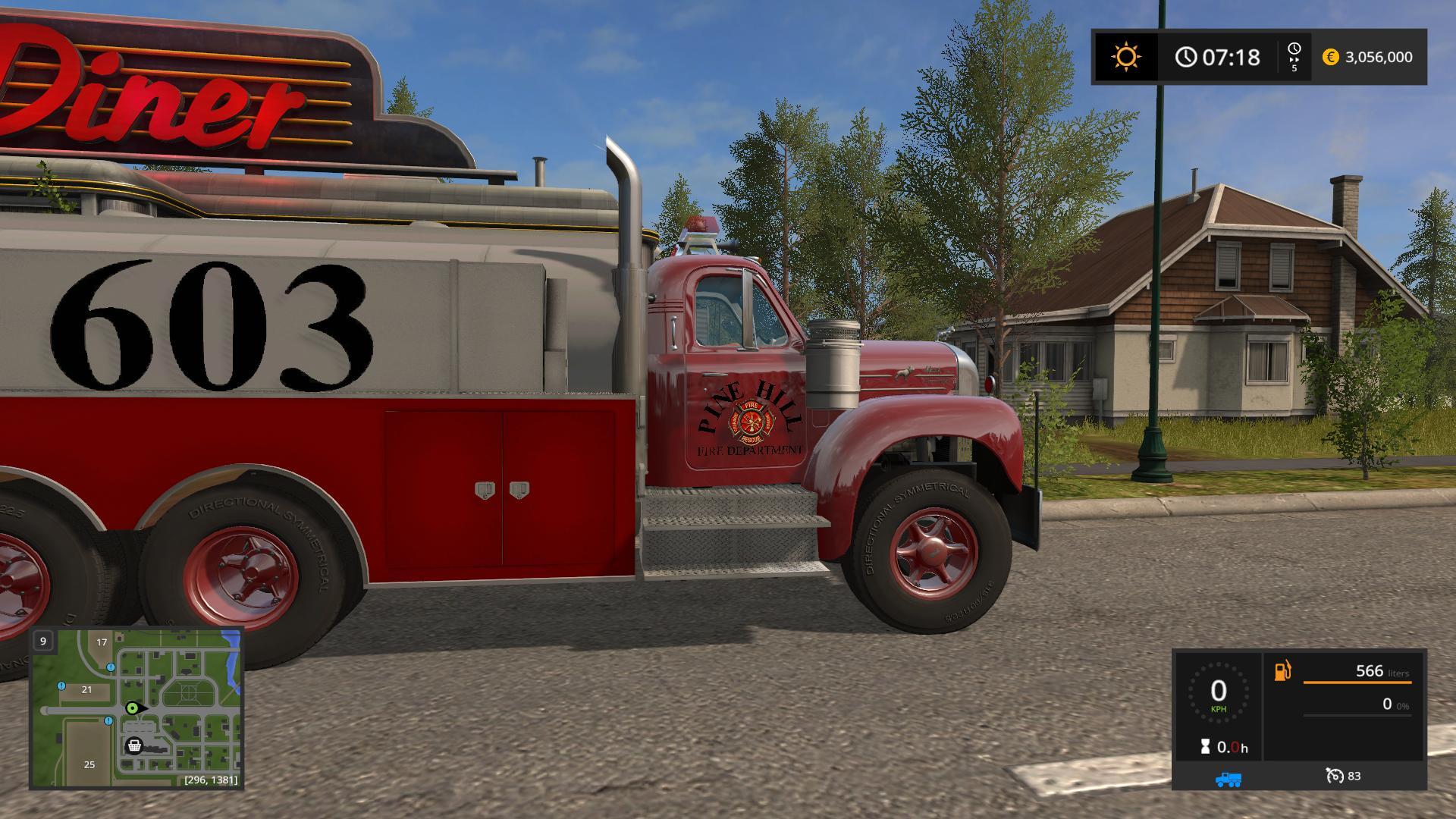
Task: Select the green player position marker
Action: tap(133, 708)
